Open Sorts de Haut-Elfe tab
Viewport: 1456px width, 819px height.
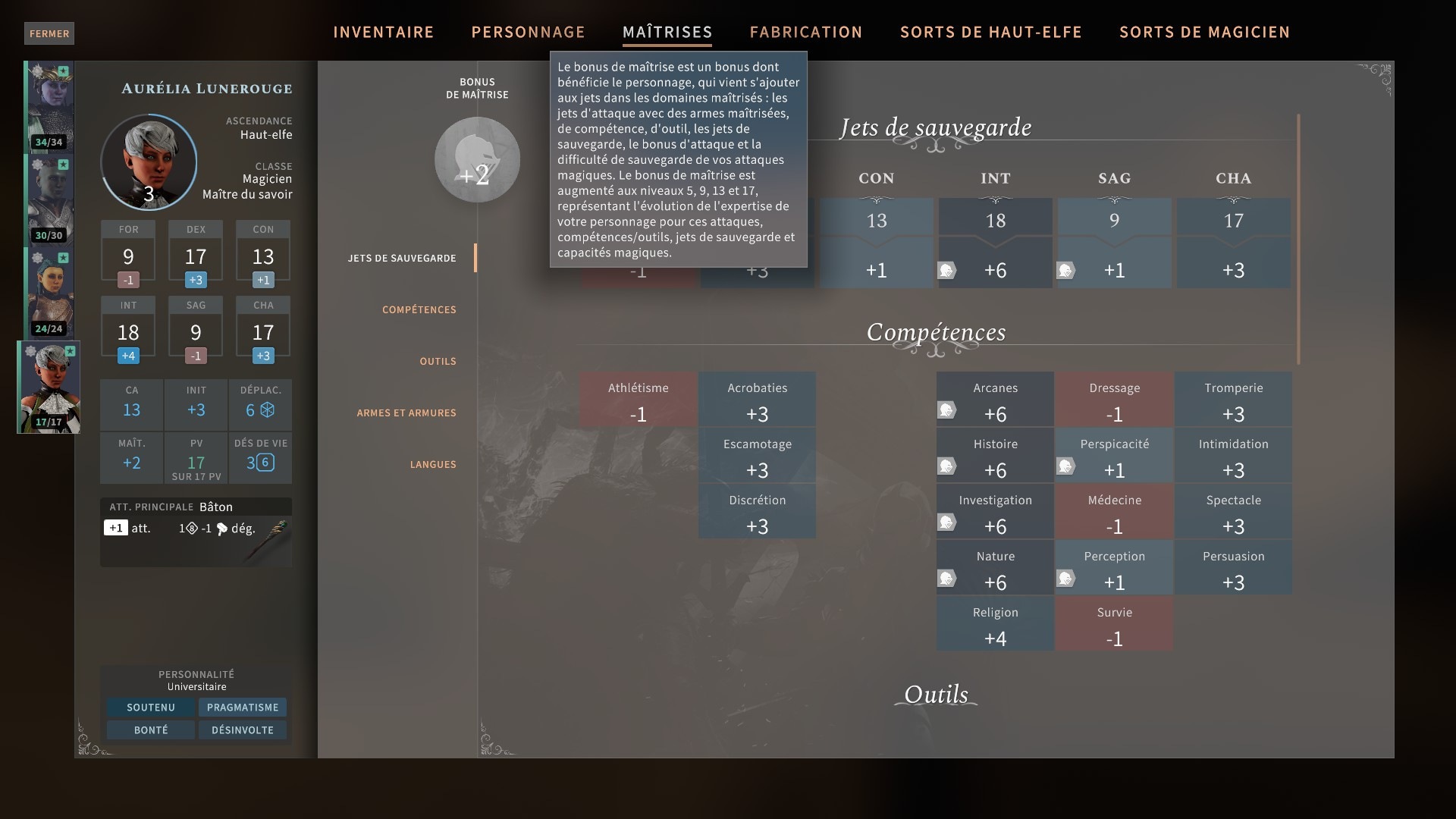pos(990,32)
